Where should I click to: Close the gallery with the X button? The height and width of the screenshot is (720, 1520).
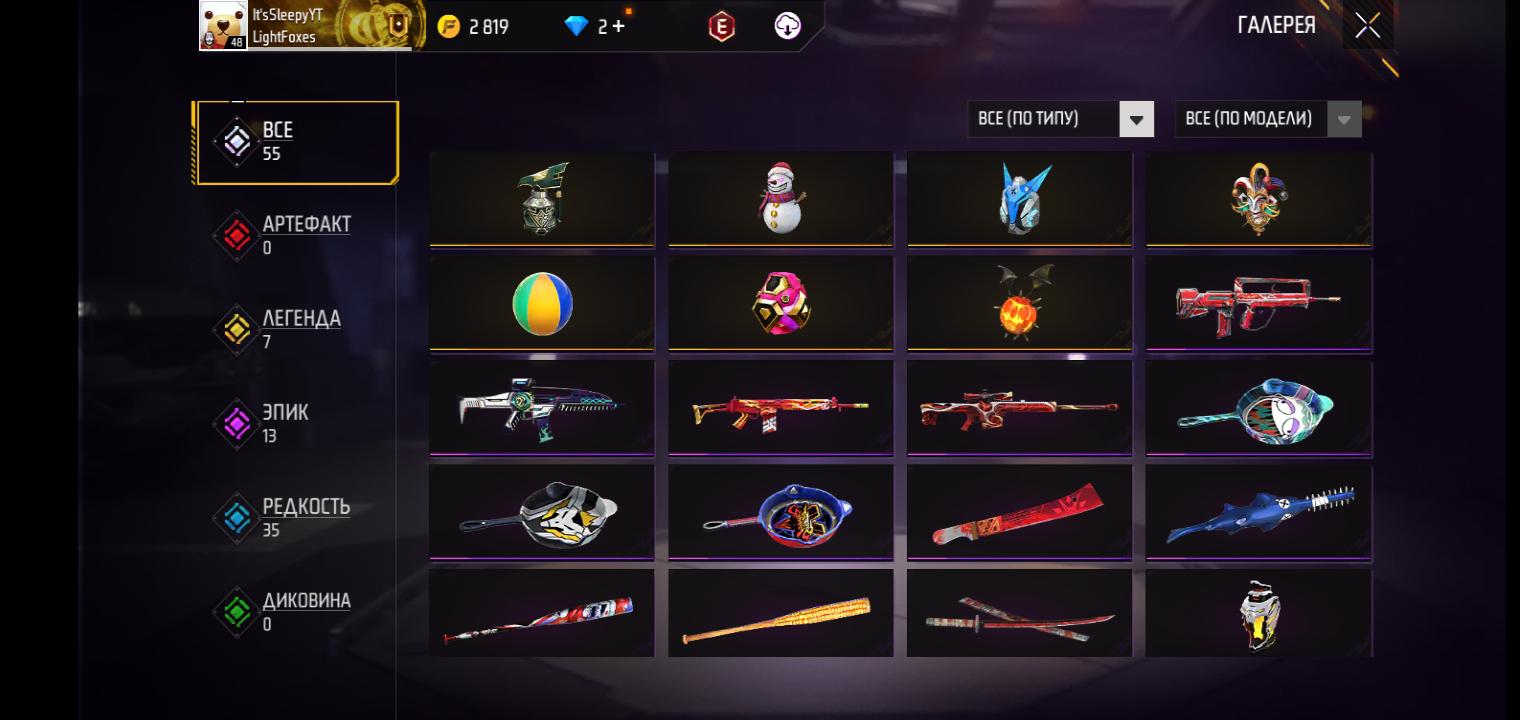click(1367, 26)
